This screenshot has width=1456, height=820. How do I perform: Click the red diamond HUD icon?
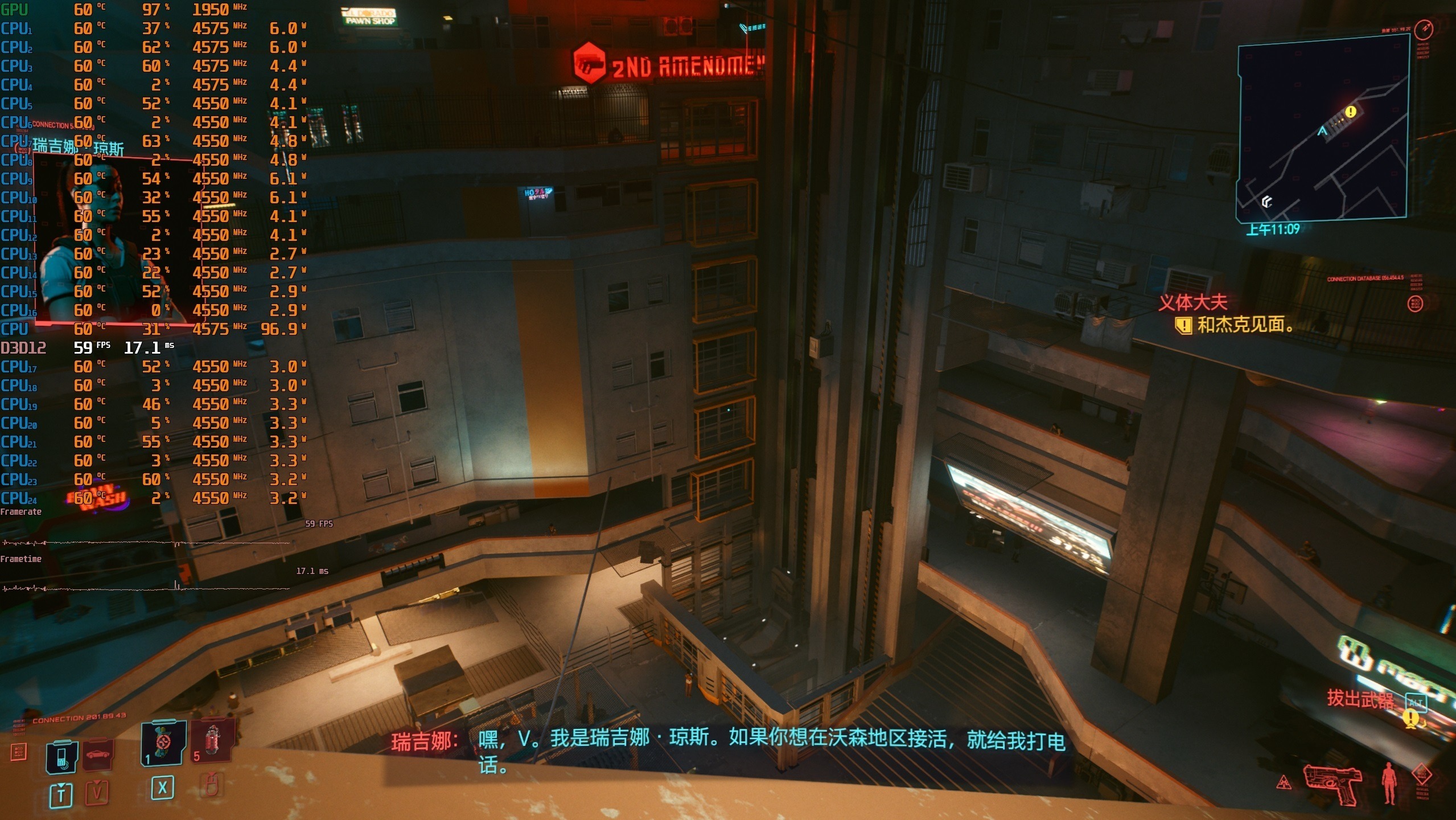coord(1422,774)
